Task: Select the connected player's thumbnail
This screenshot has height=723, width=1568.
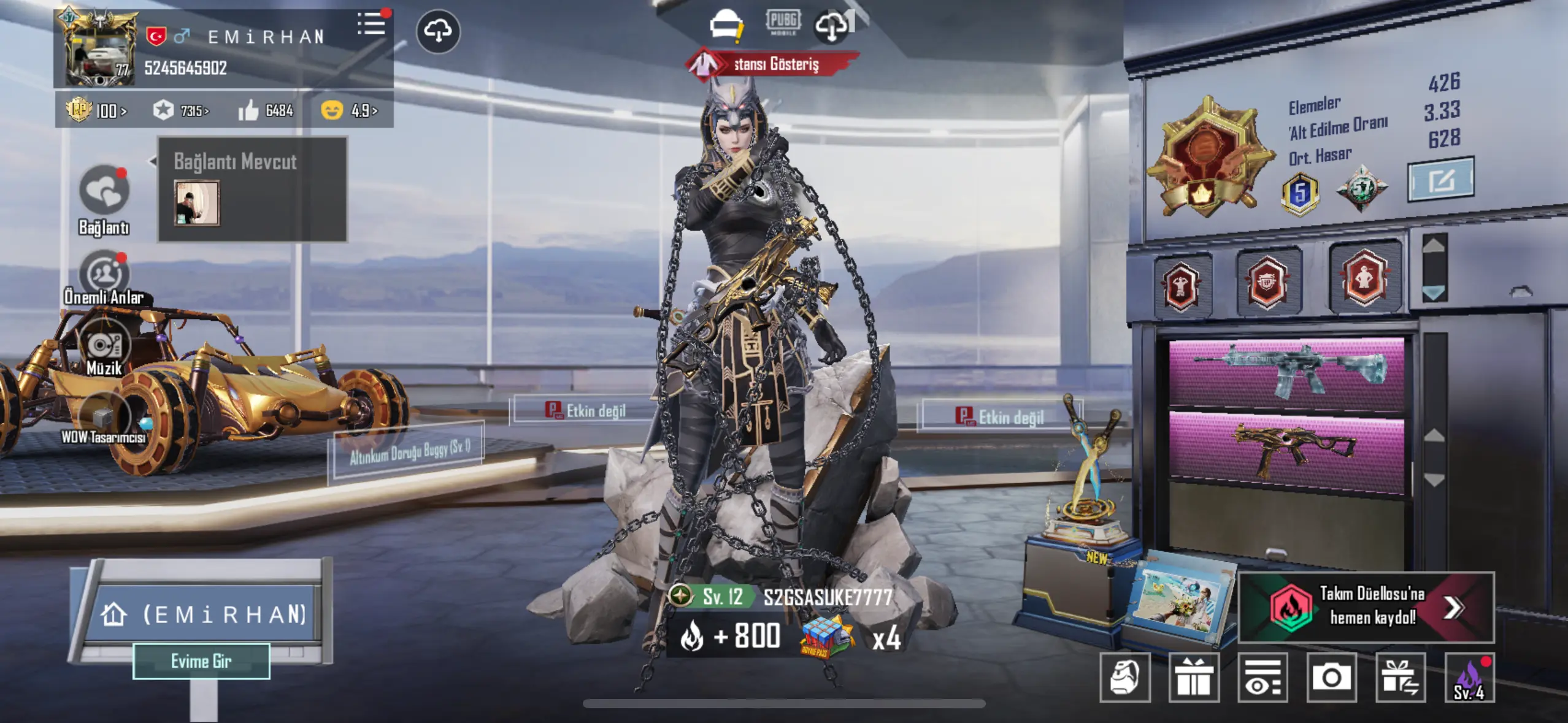Action: point(196,203)
